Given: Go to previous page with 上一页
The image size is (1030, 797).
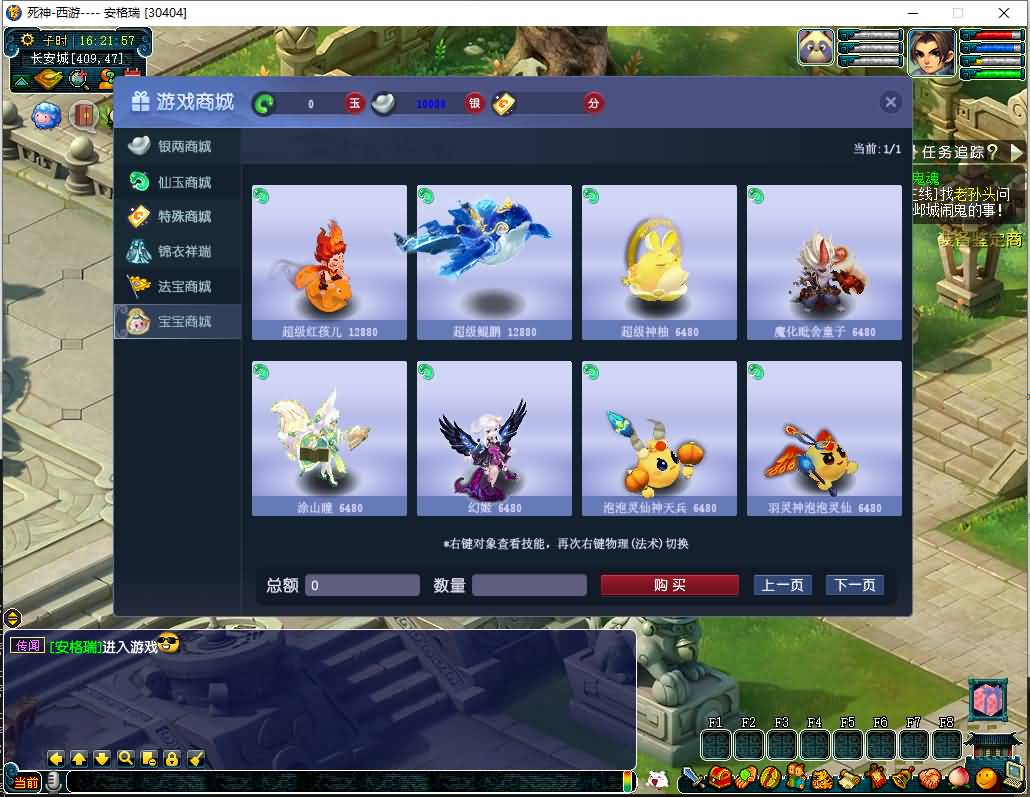Looking at the screenshot, I should tap(782, 585).
